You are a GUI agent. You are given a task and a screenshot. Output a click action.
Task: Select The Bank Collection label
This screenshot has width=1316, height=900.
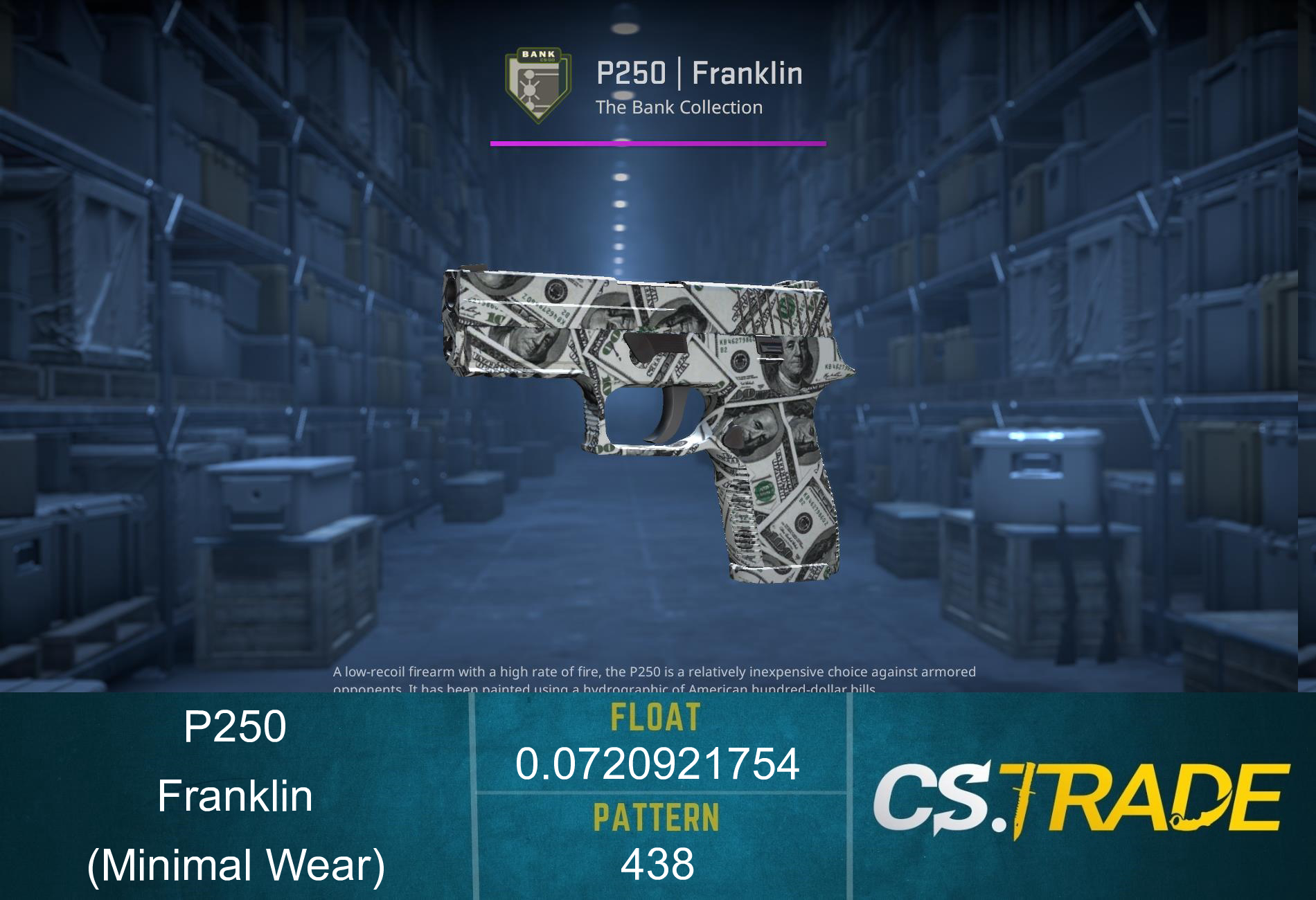tap(680, 107)
